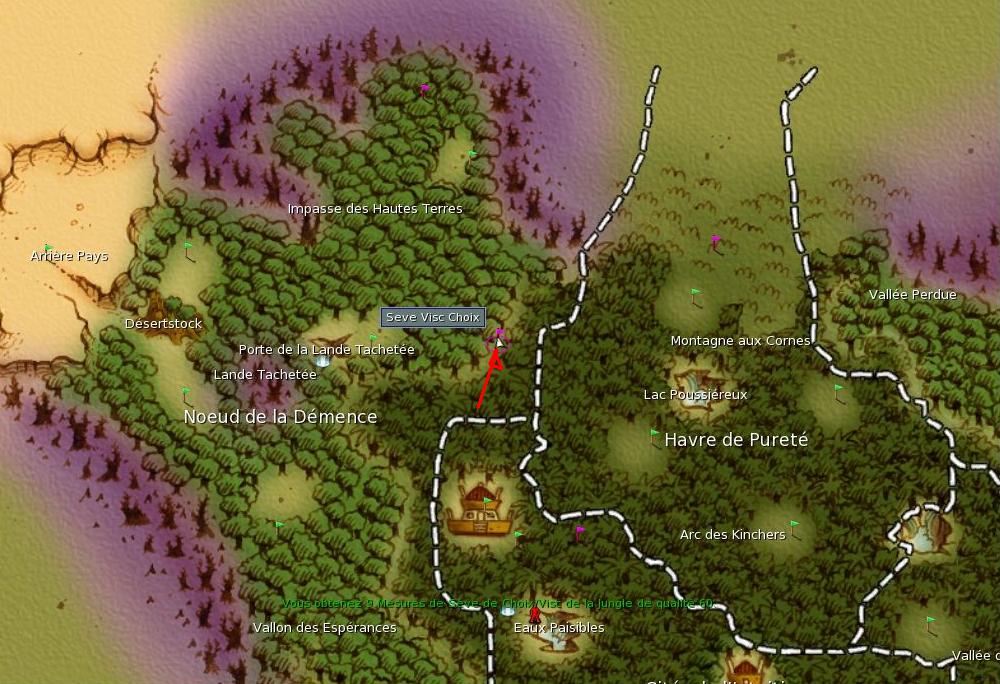Select the green flag at Arrière Pays

coord(48,248)
